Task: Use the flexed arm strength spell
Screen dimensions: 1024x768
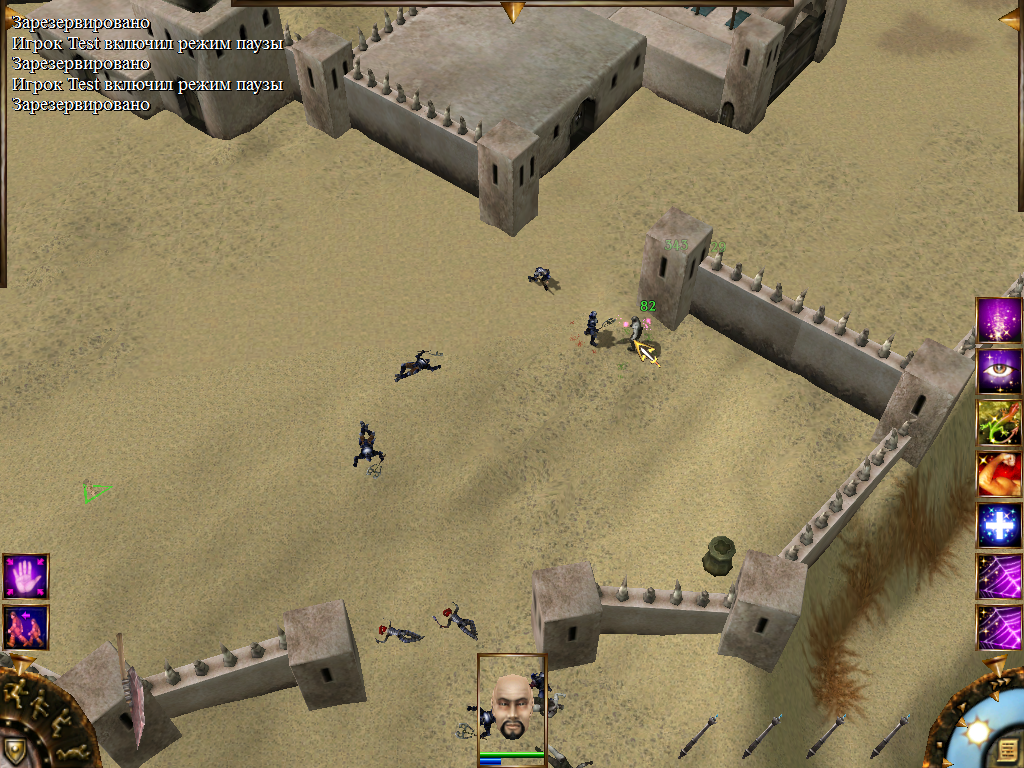Action: pos(999,474)
